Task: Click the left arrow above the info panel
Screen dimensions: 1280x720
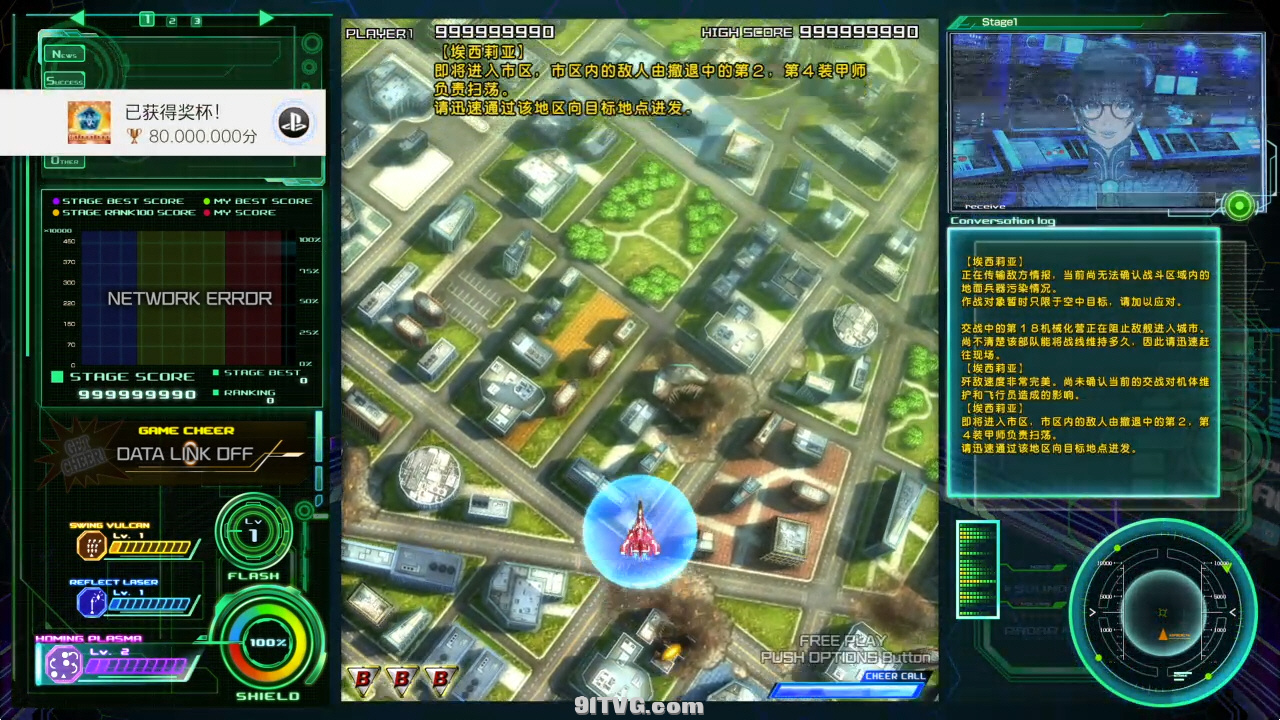Action: click(x=77, y=18)
